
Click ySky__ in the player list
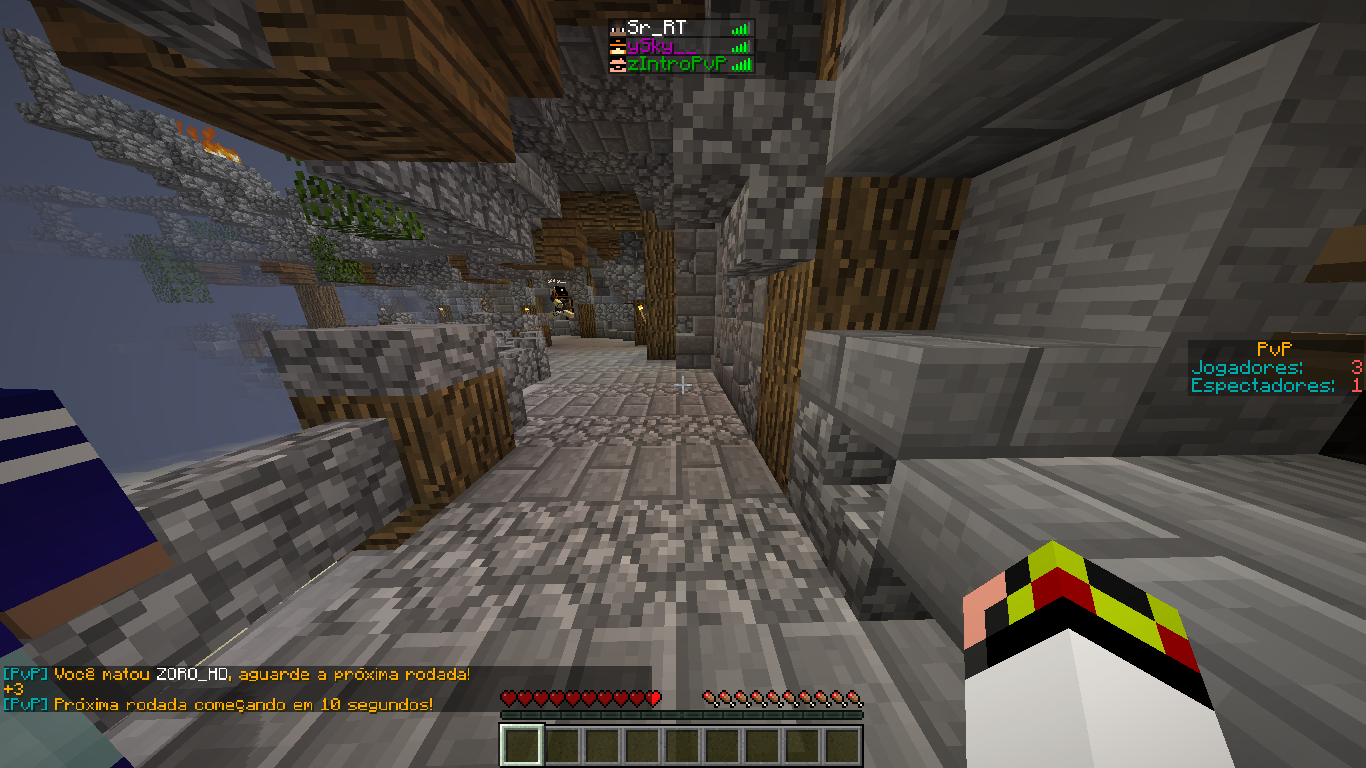tap(661, 46)
